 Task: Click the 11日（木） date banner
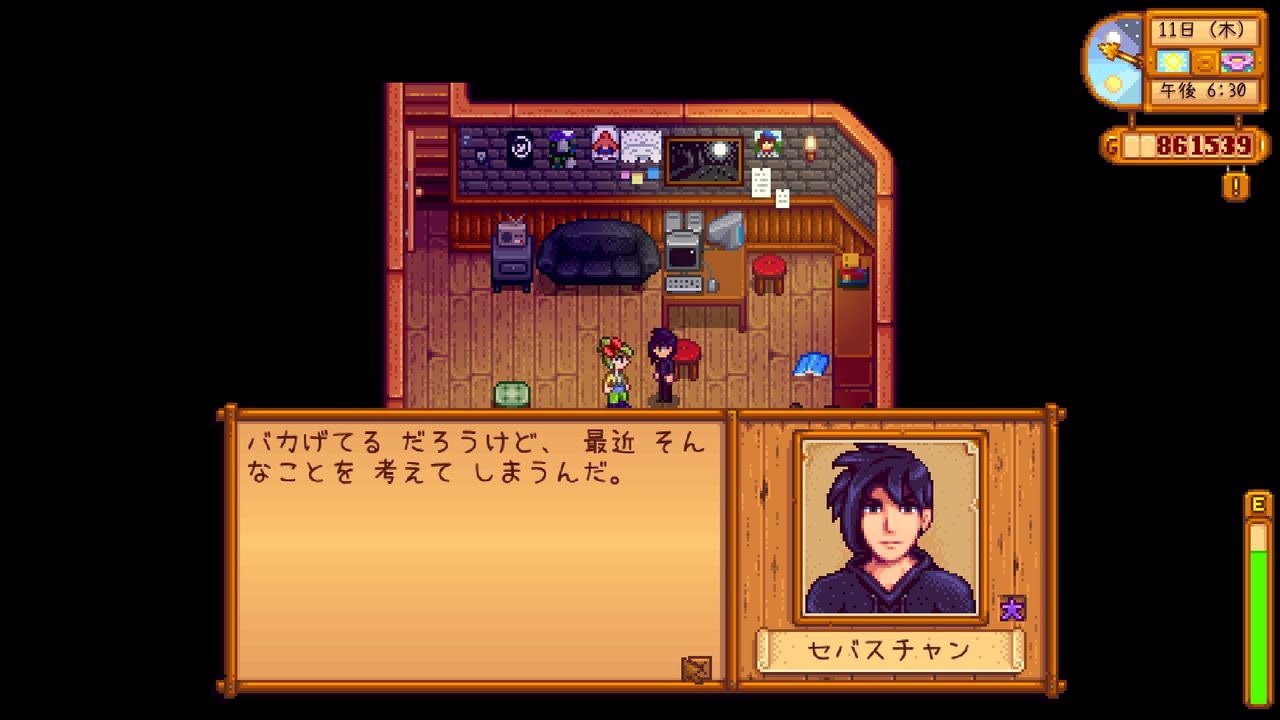click(x=1202, y=31)
